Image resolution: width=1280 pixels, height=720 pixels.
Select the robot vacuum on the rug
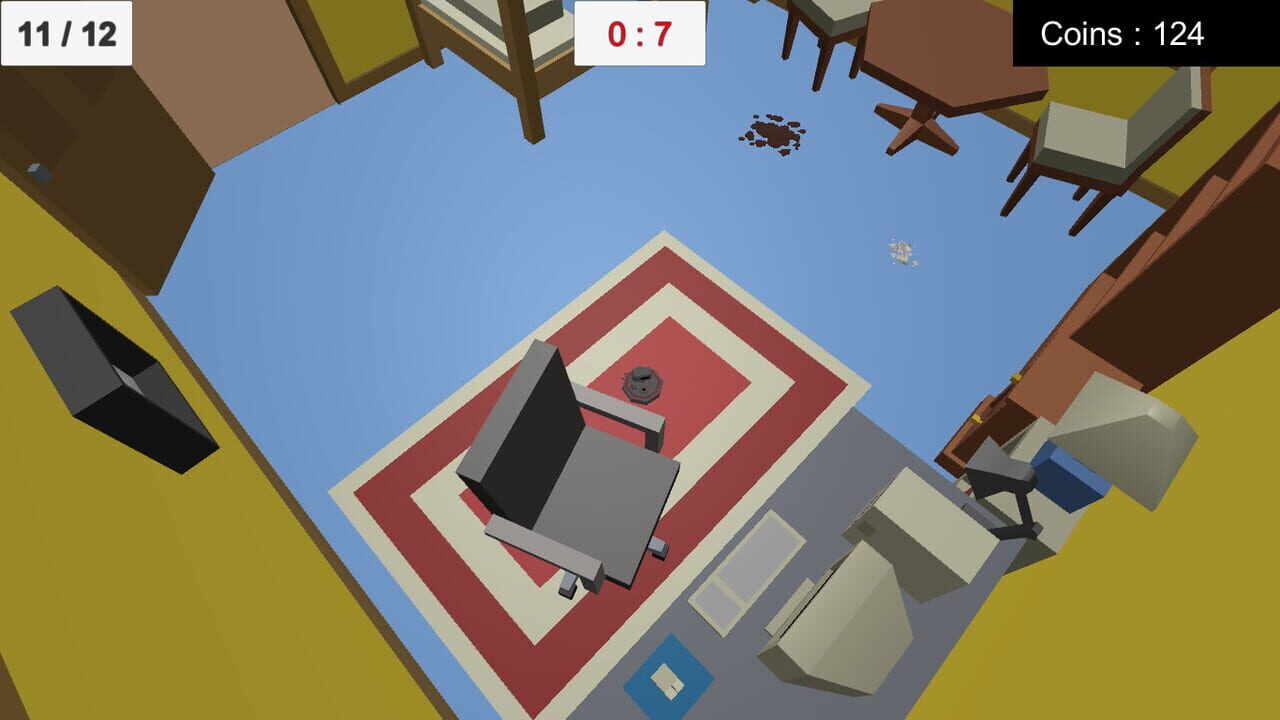pyautogui.click(x=641, y=385)
